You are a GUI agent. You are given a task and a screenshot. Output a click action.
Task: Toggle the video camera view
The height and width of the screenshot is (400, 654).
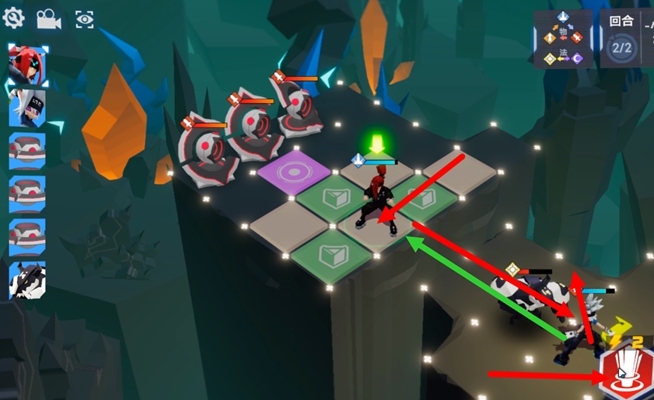48,18
